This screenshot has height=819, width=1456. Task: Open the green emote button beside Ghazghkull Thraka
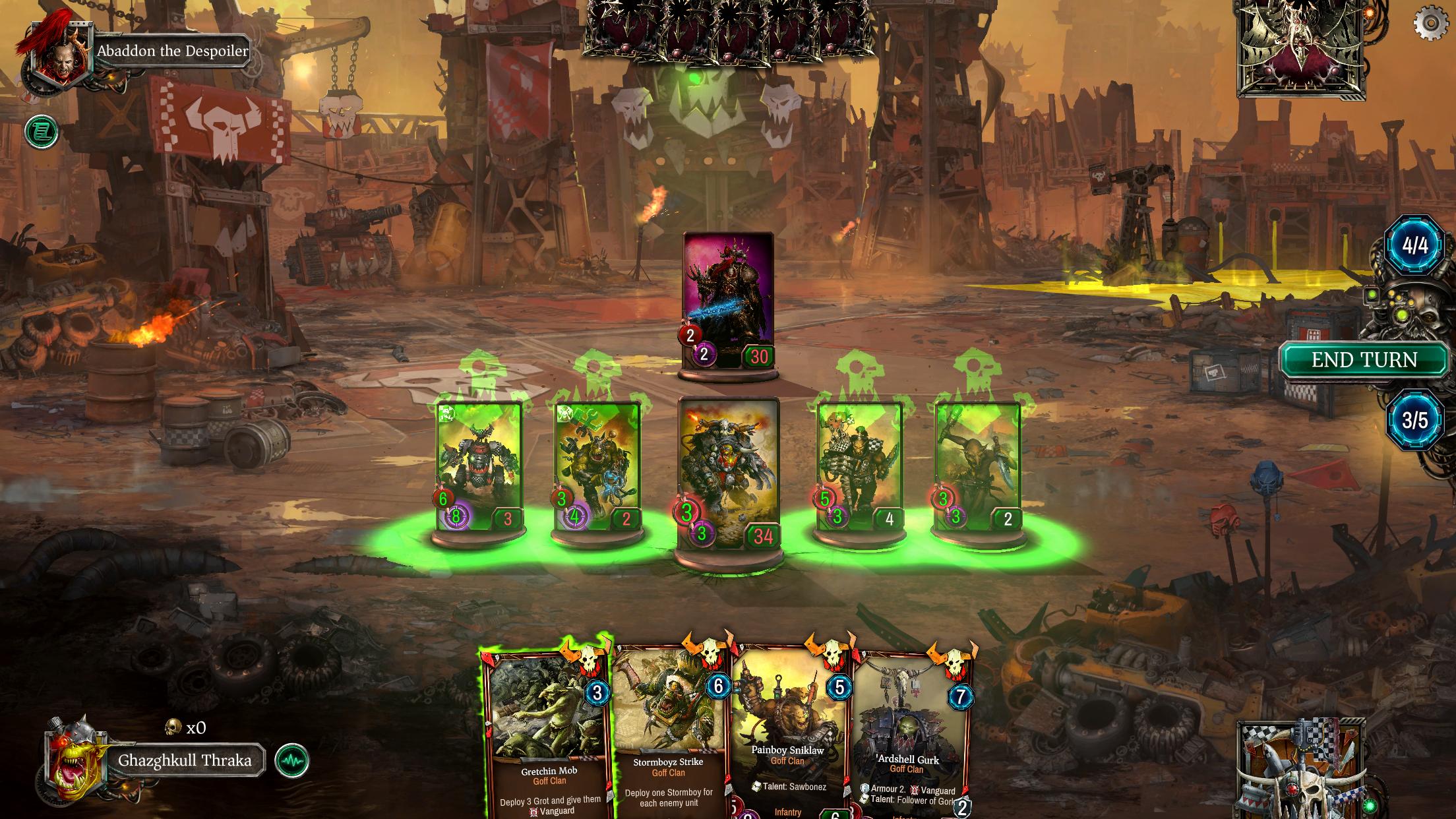291,761
